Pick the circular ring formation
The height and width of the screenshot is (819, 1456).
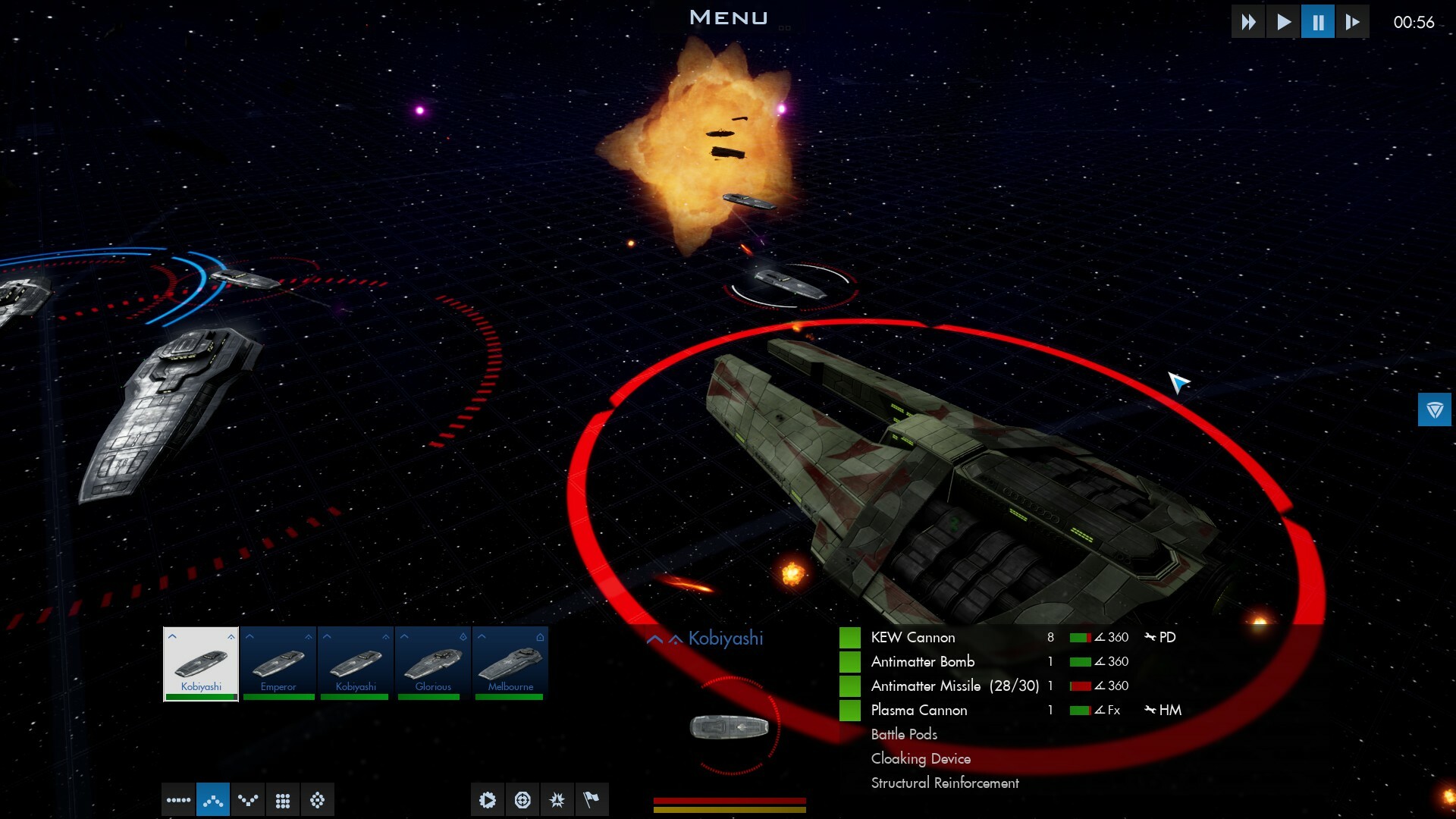[318, 800]
